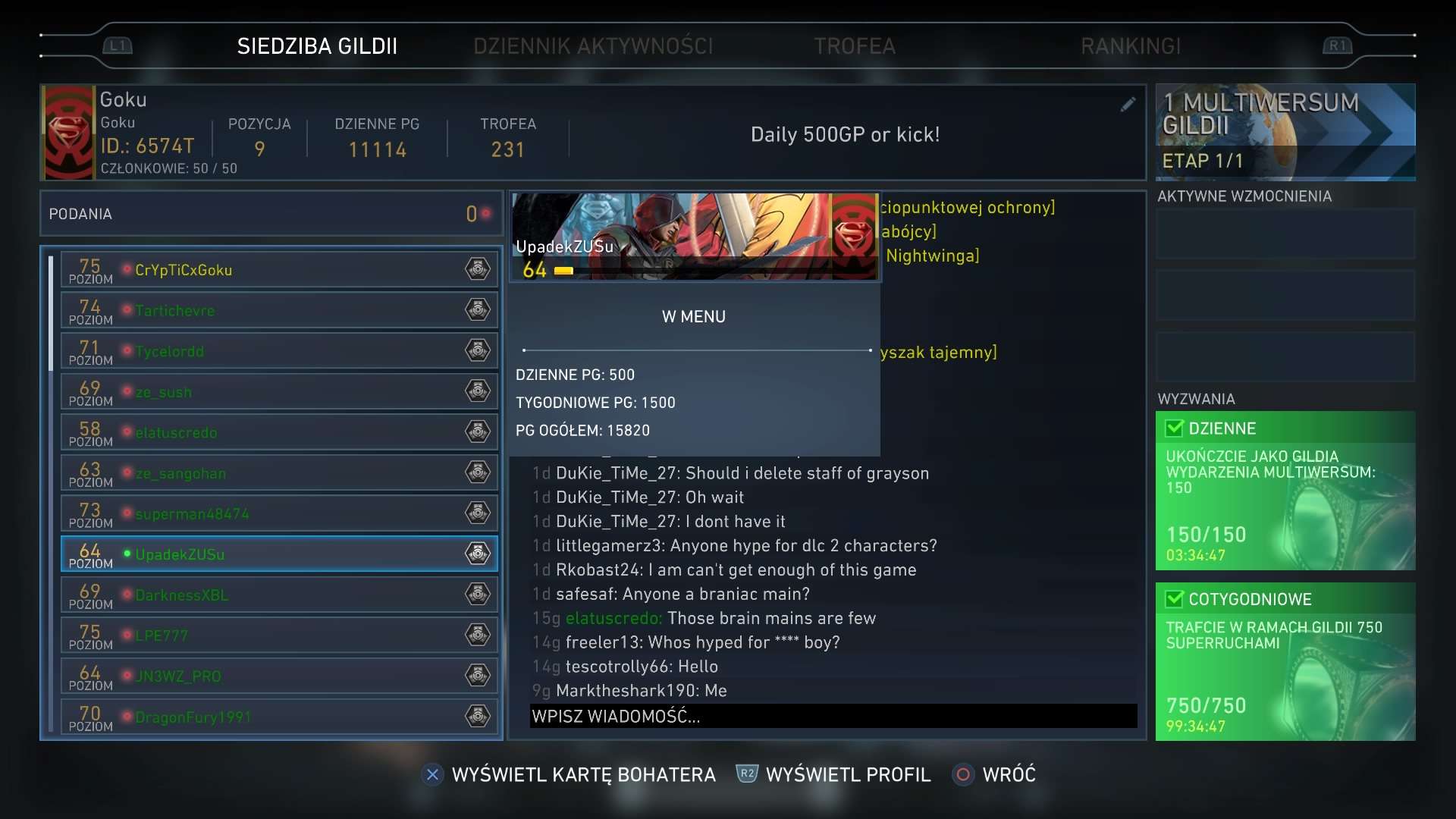The width and height of the screenshot is (1456, 819).
Task: Click the pencil icon to edit guild message
Action: point(1128,105)
